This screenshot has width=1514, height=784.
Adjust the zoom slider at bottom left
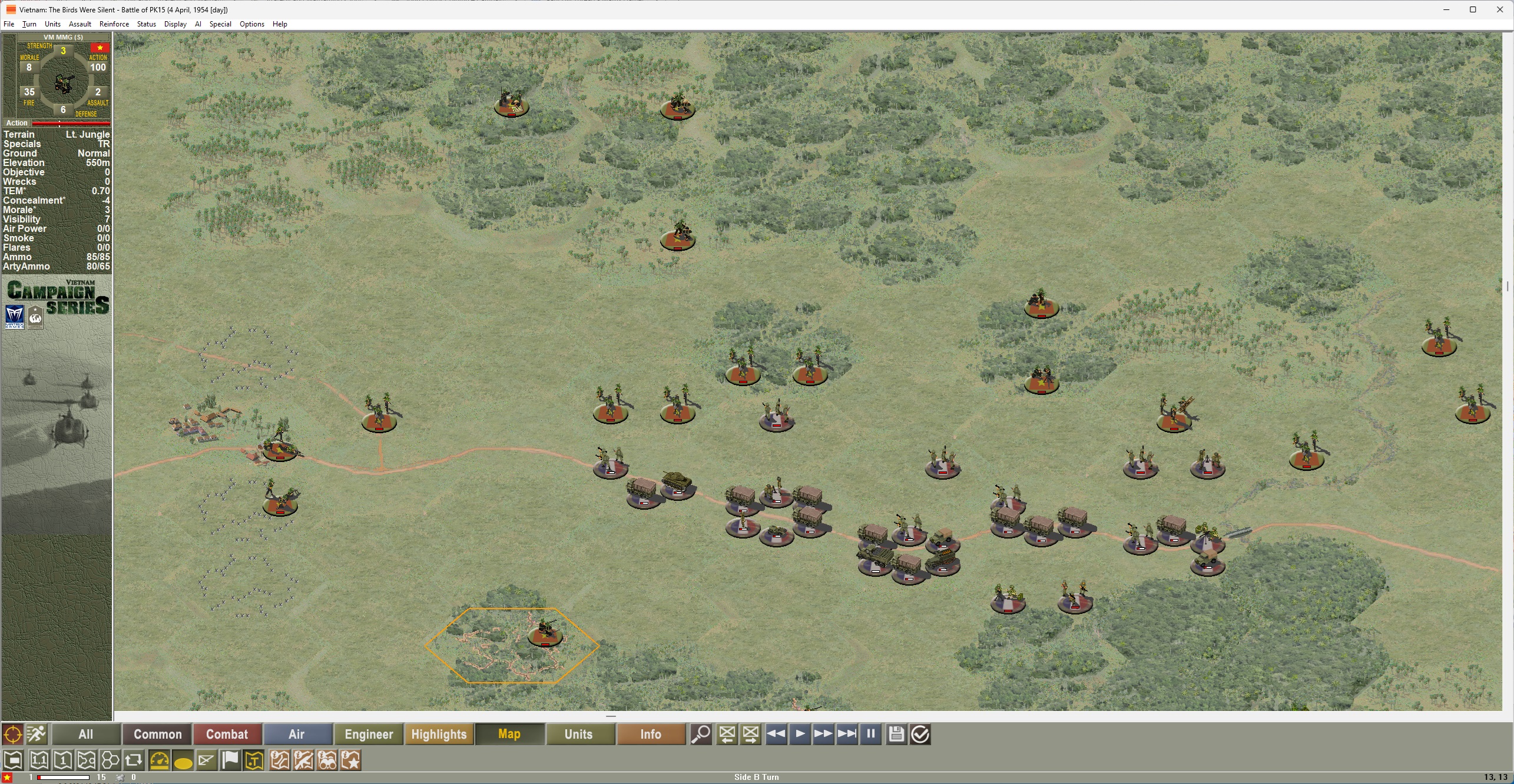tap(62, 776)
